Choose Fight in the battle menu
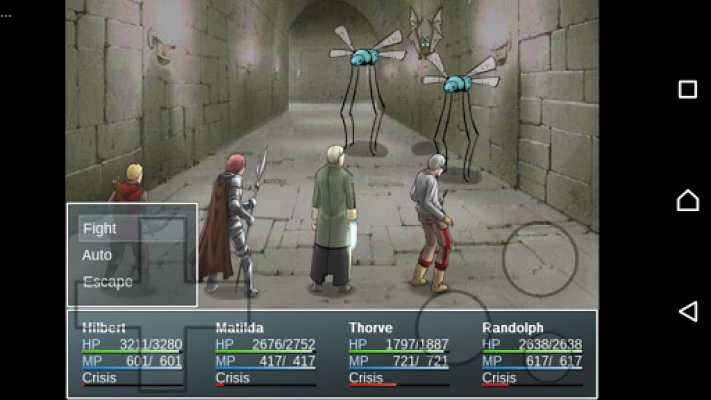 coord(100,228)
